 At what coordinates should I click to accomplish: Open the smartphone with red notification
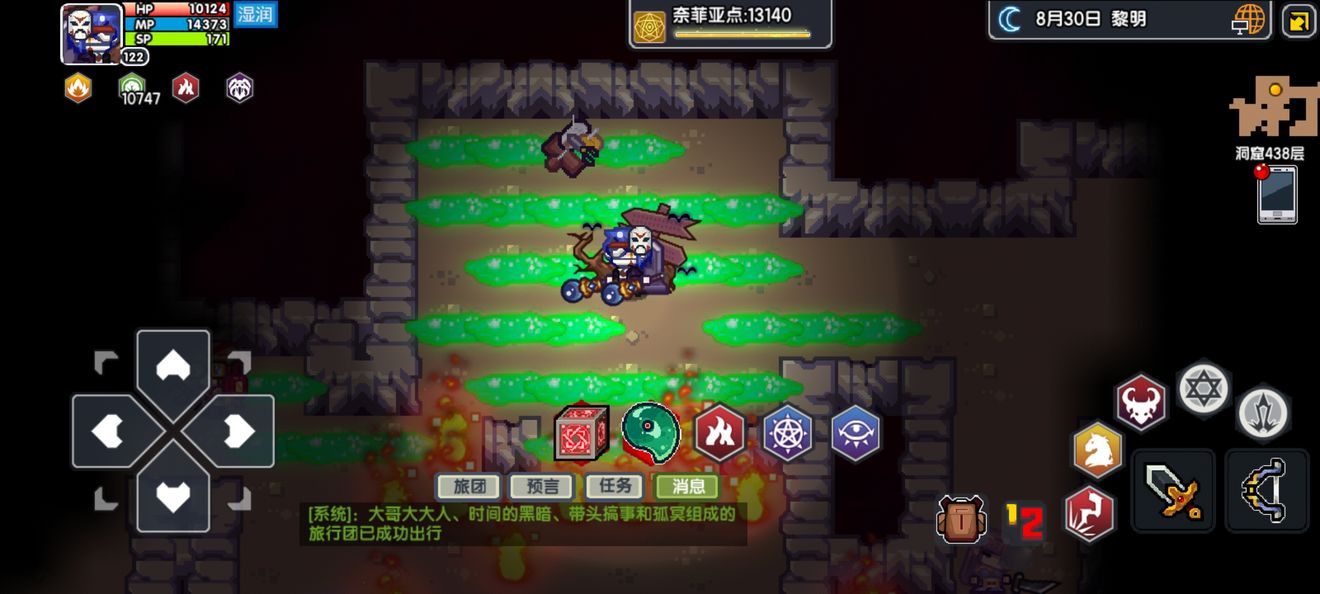coord(1277,194)
